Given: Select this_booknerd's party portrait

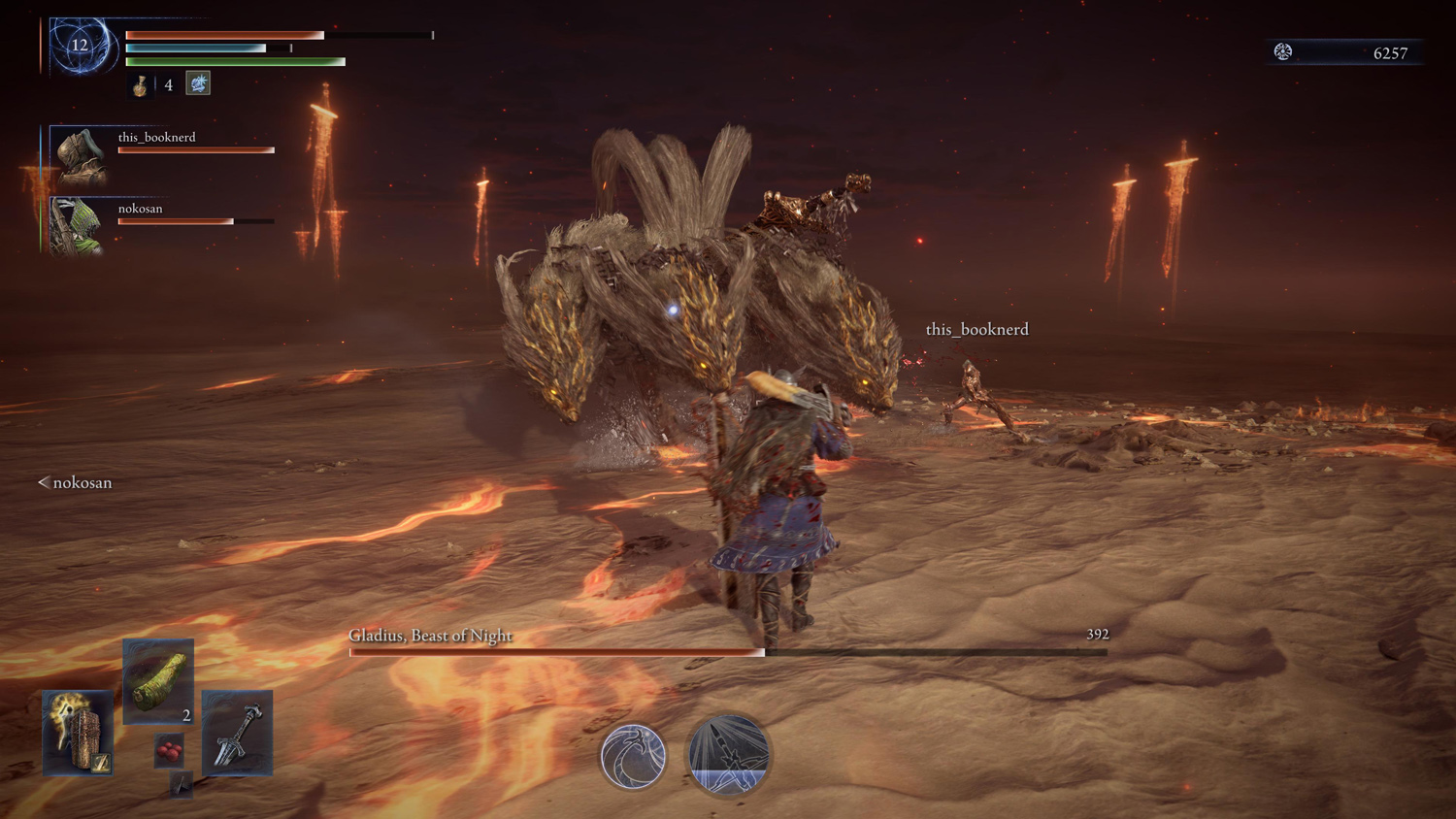Looking at the screenshot, I should pos(79,155).
